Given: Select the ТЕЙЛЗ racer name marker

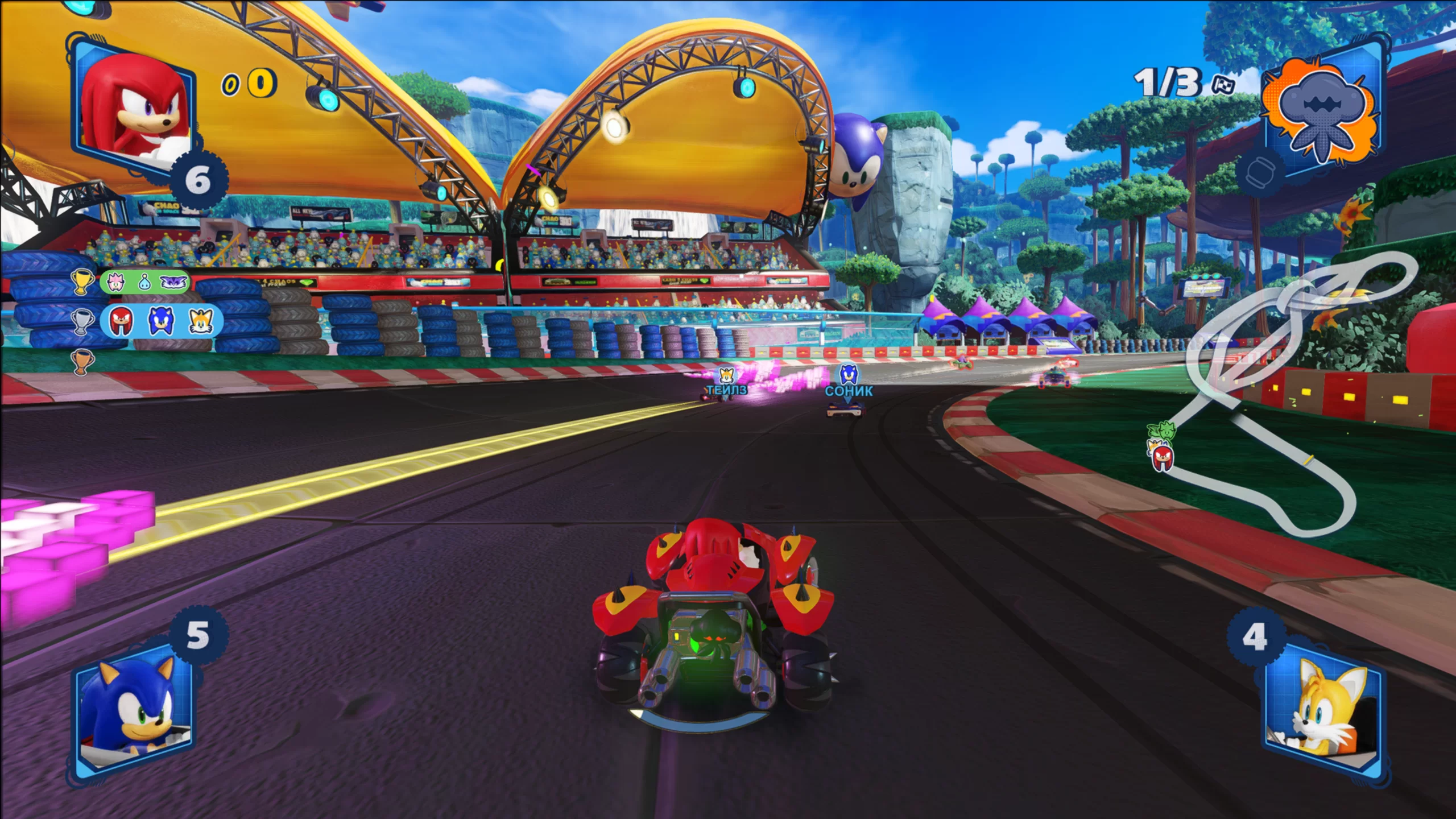Looking at the screenshot, I should 726,390.
